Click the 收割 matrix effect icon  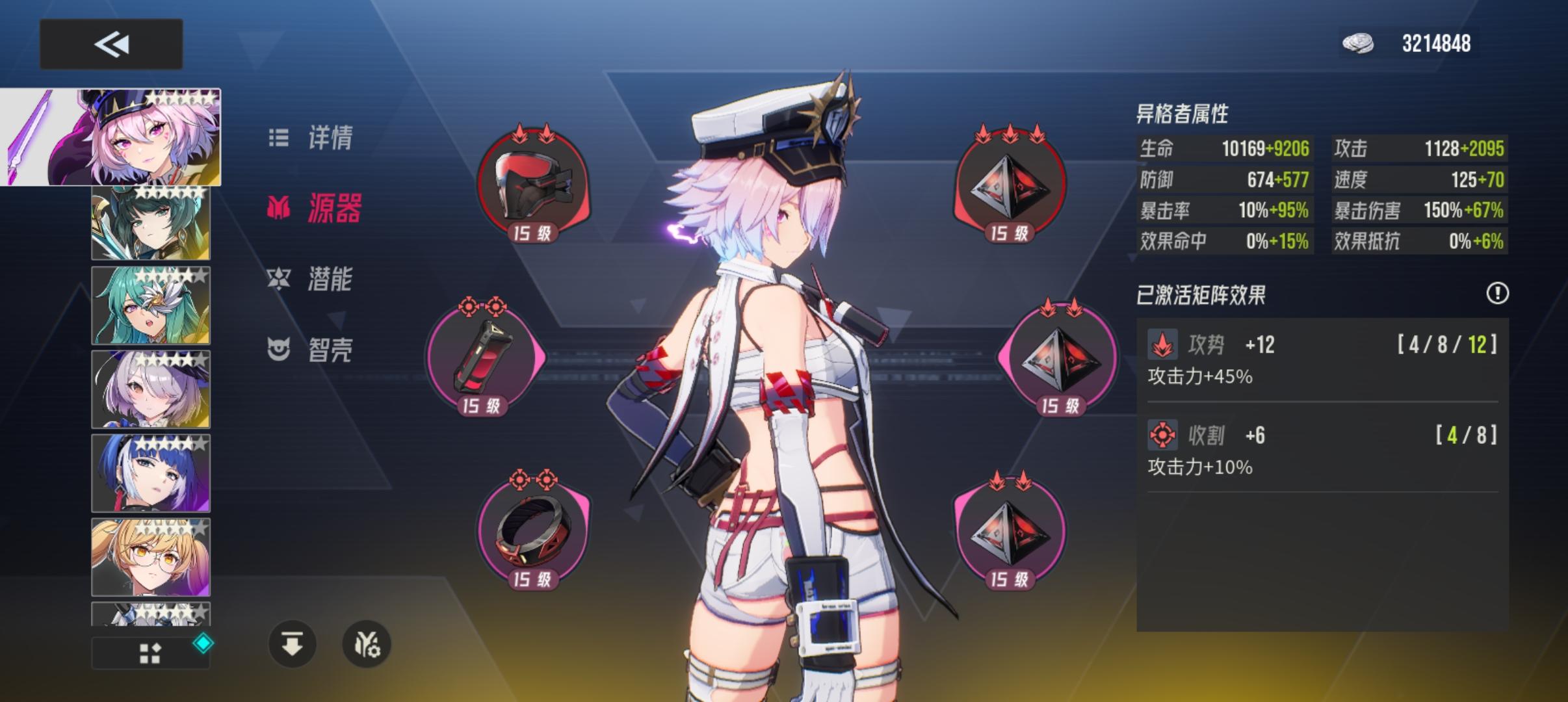(x=1163, y=435)
